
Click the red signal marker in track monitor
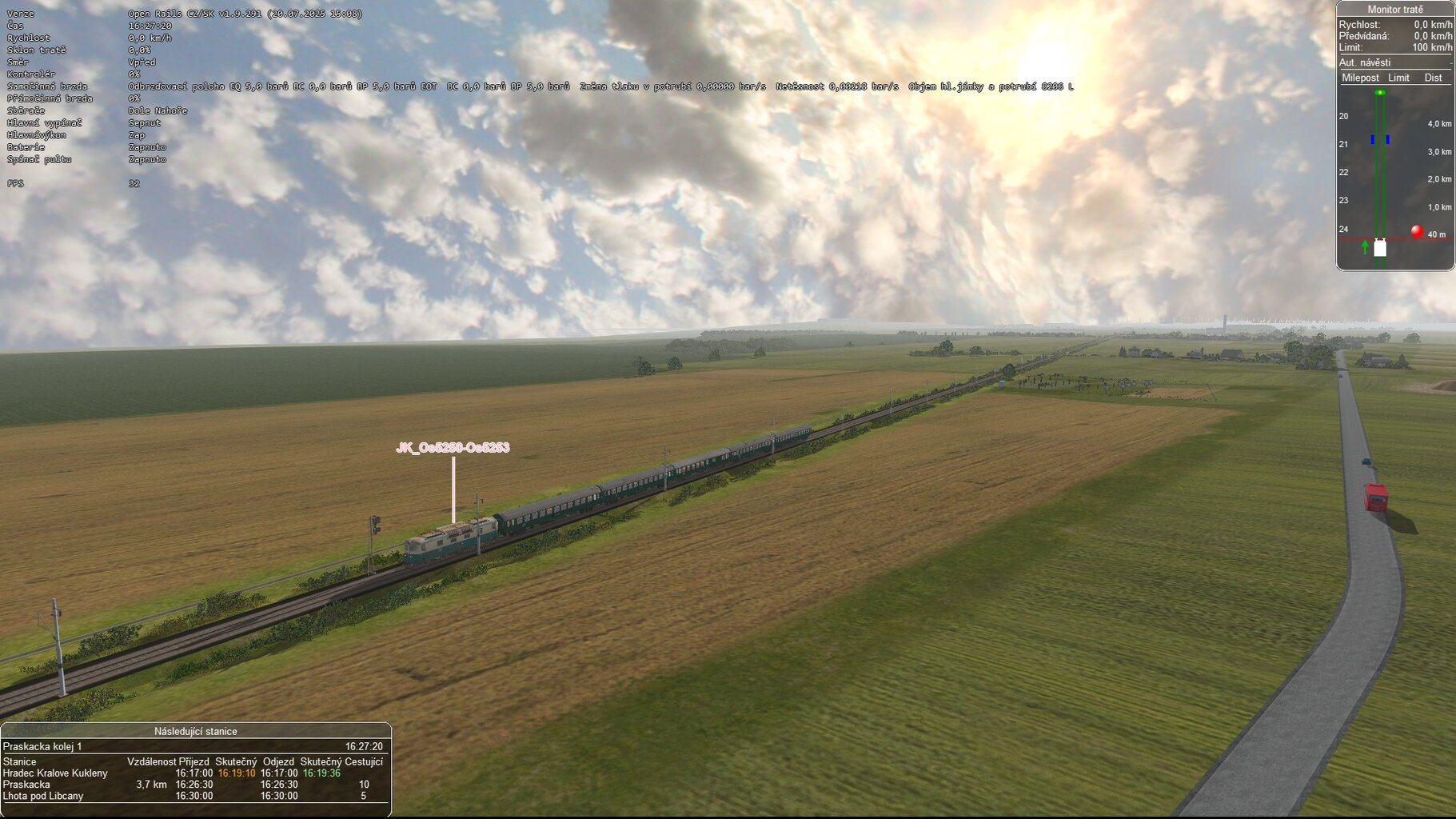[1417, 231]
